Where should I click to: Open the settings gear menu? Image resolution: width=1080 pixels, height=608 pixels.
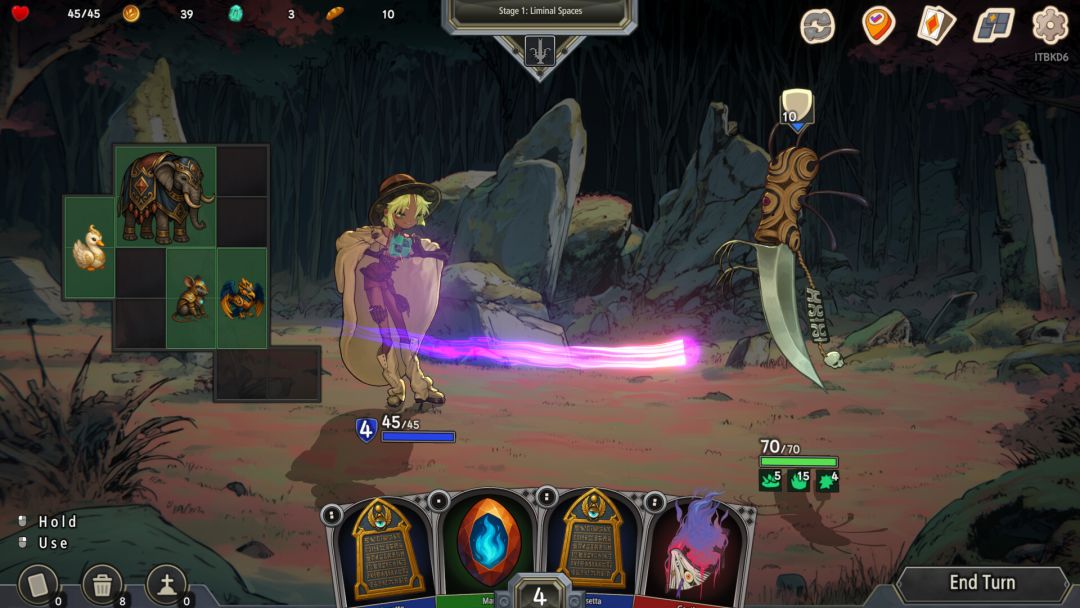pyautogui.click(x=1050, y=25)
